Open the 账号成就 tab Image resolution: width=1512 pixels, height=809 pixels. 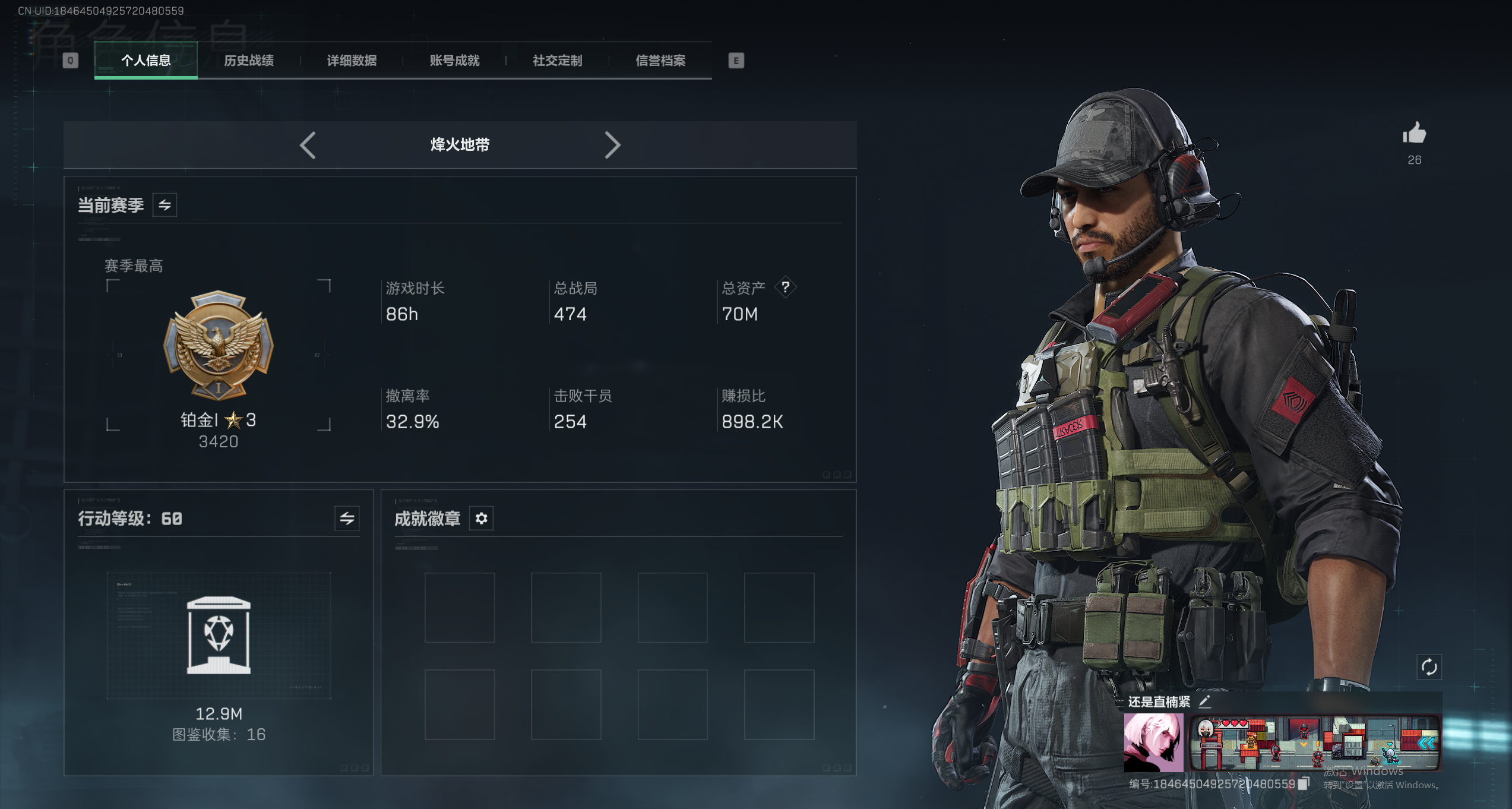(x=454, y=61)
